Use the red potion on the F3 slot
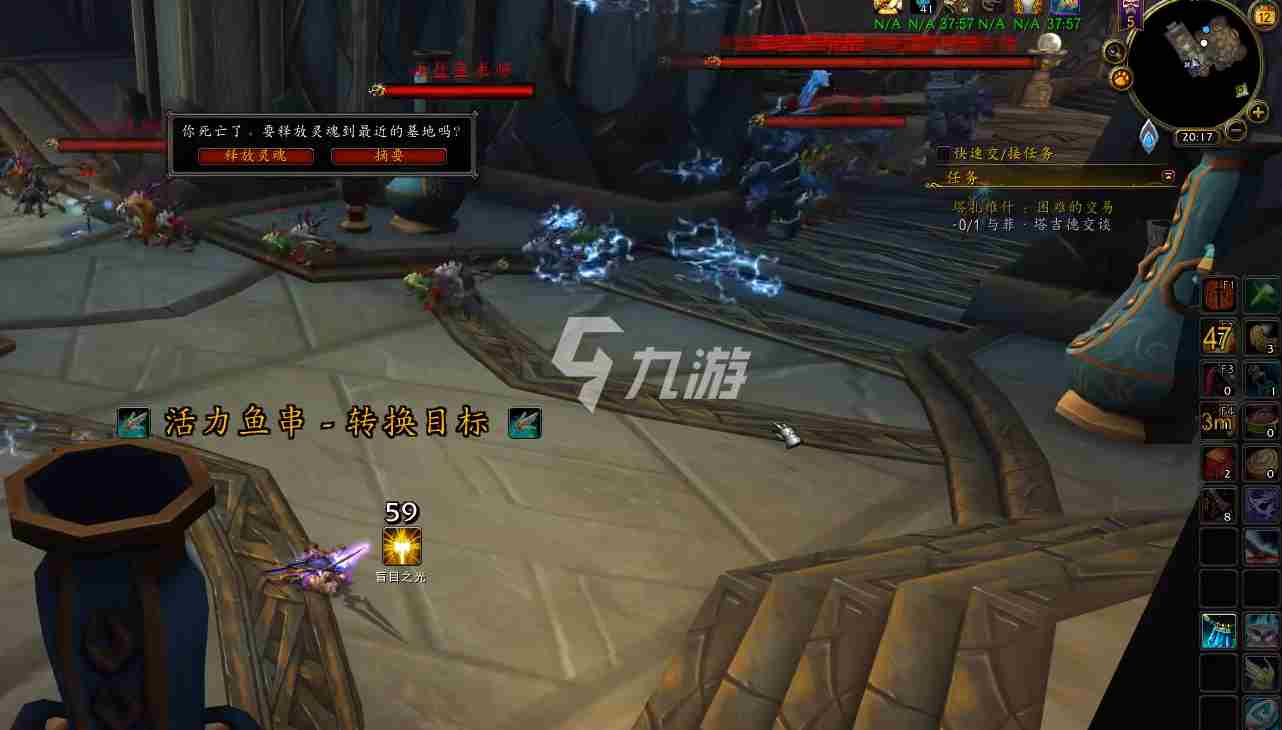 coord(1218,379)
